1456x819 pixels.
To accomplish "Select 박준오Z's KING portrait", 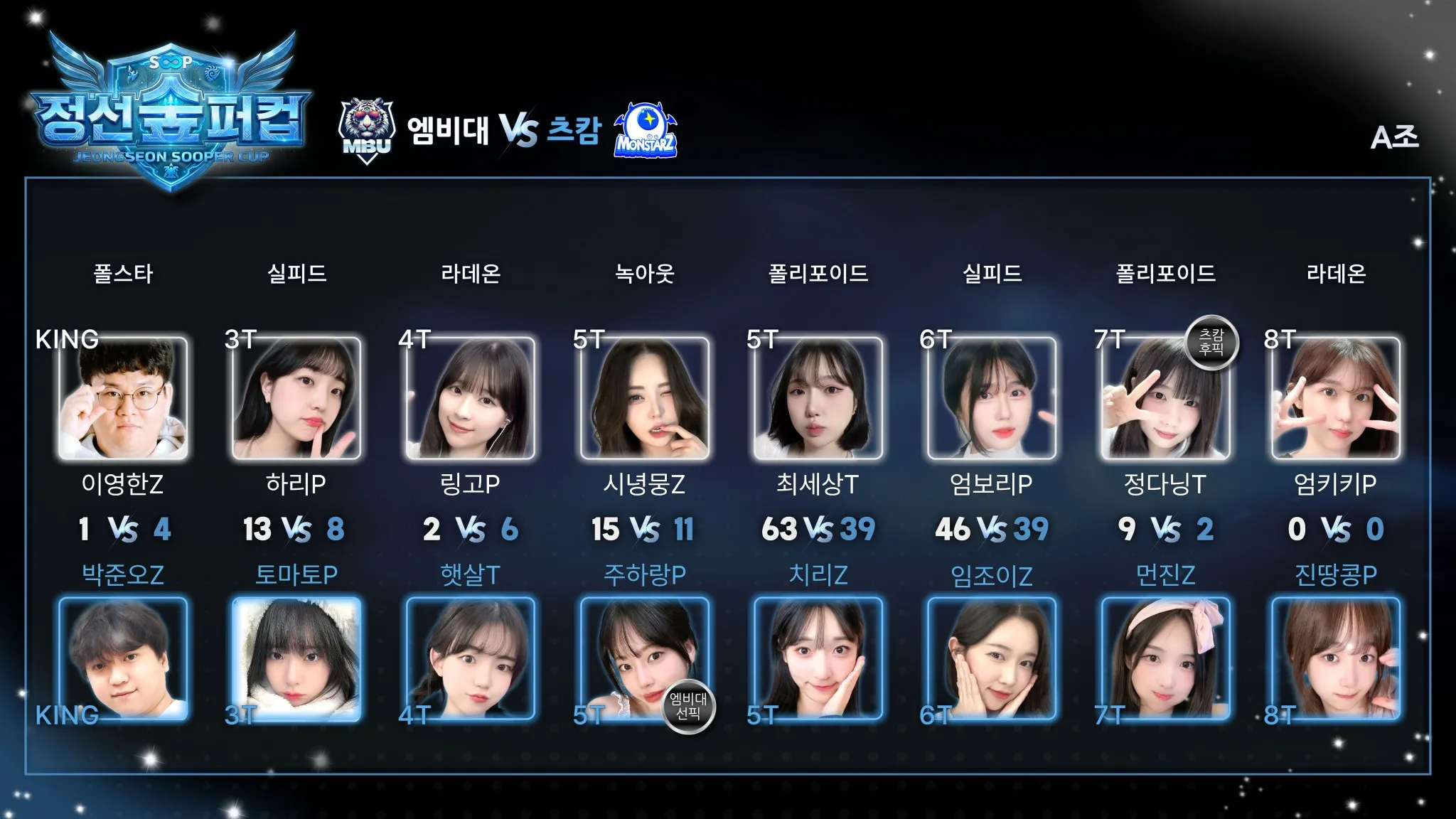I will (x=123, y=658).
